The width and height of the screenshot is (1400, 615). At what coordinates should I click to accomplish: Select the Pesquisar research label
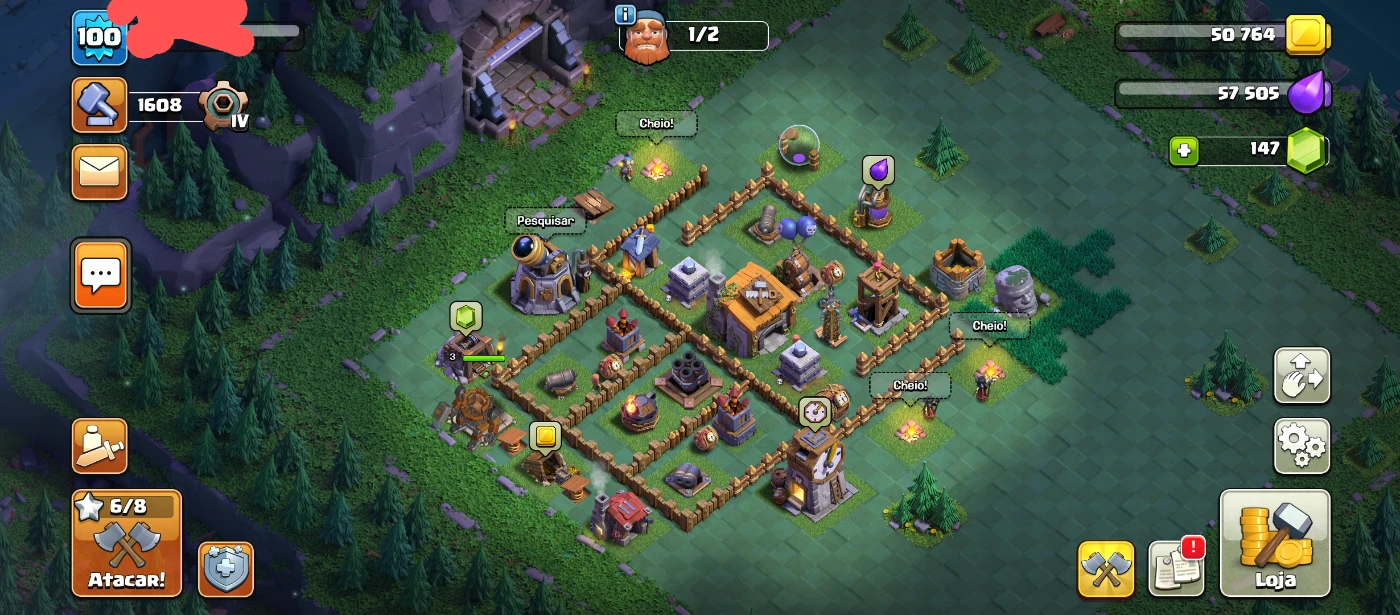pos(545,220)
